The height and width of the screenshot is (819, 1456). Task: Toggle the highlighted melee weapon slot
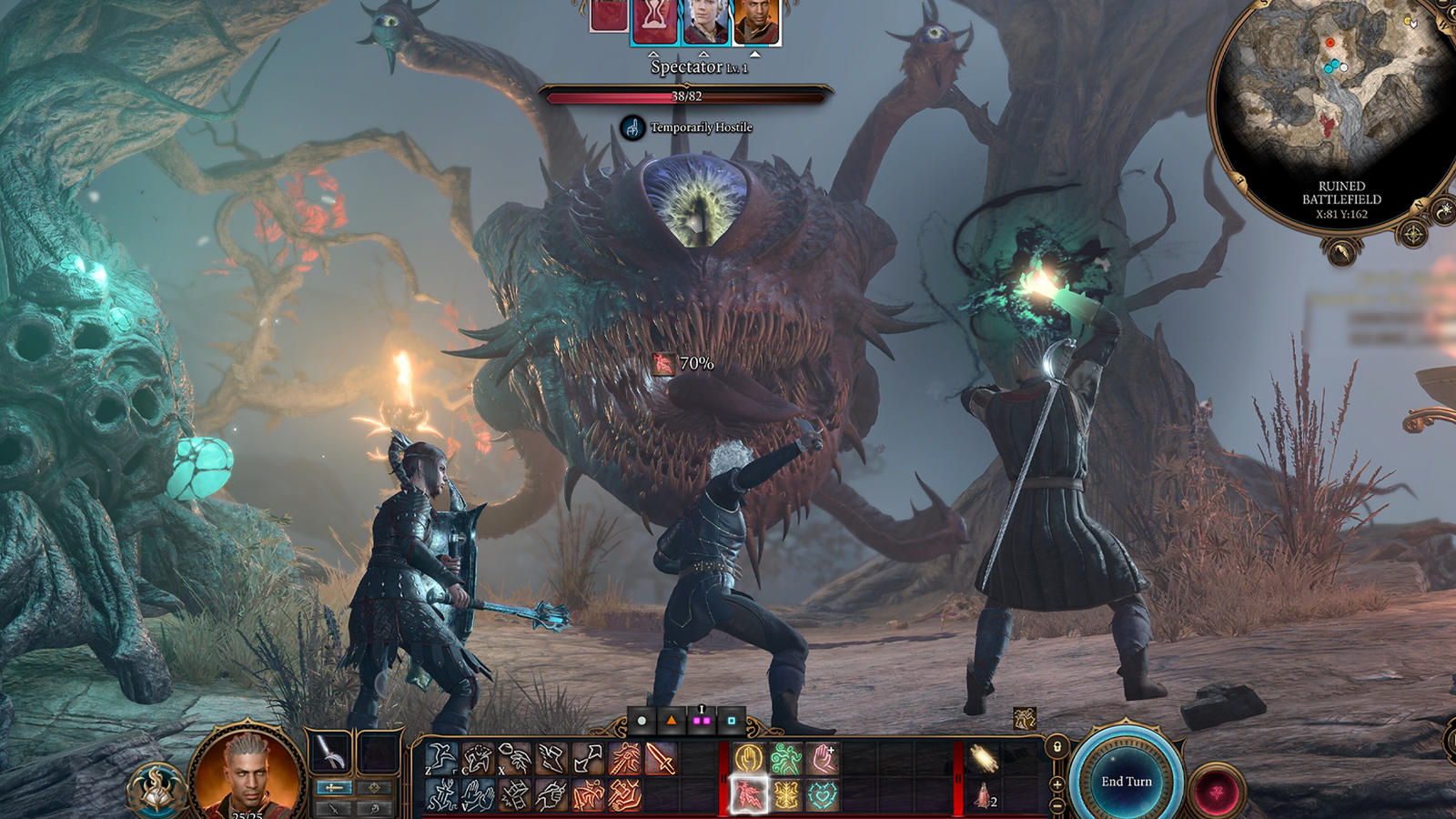(x=334, y=788)
